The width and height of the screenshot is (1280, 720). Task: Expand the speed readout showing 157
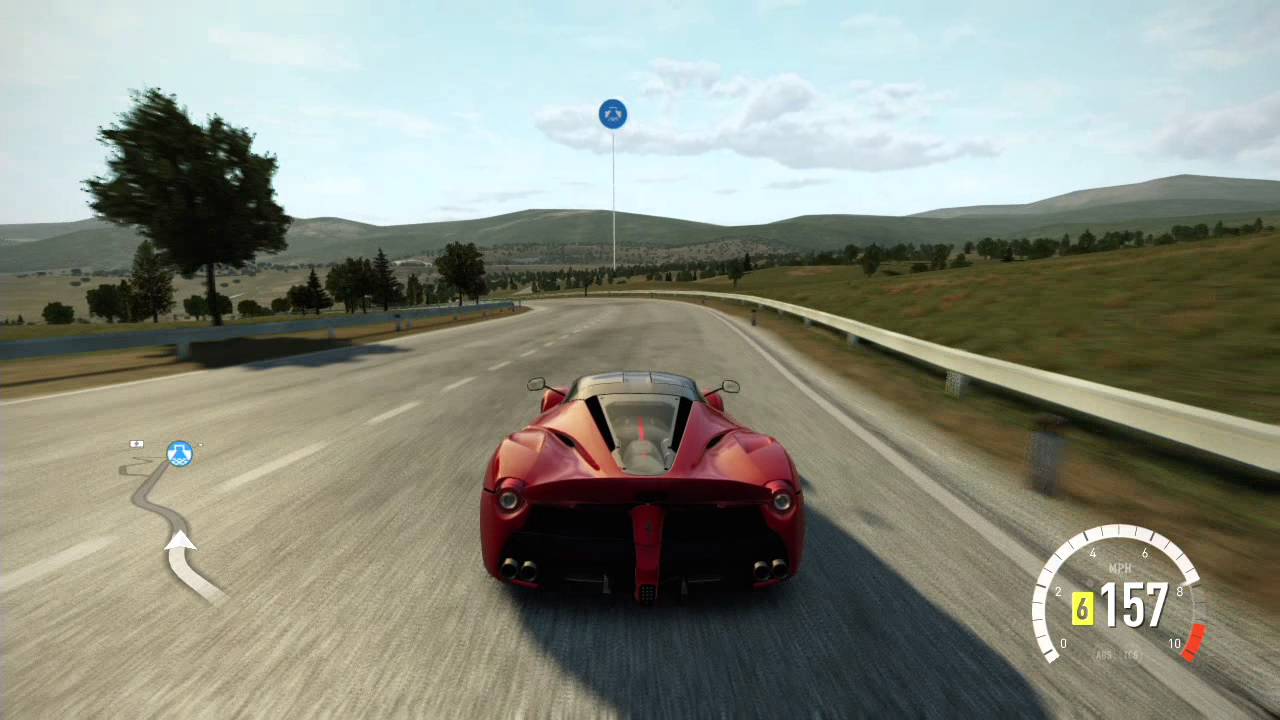(1135, 603)
